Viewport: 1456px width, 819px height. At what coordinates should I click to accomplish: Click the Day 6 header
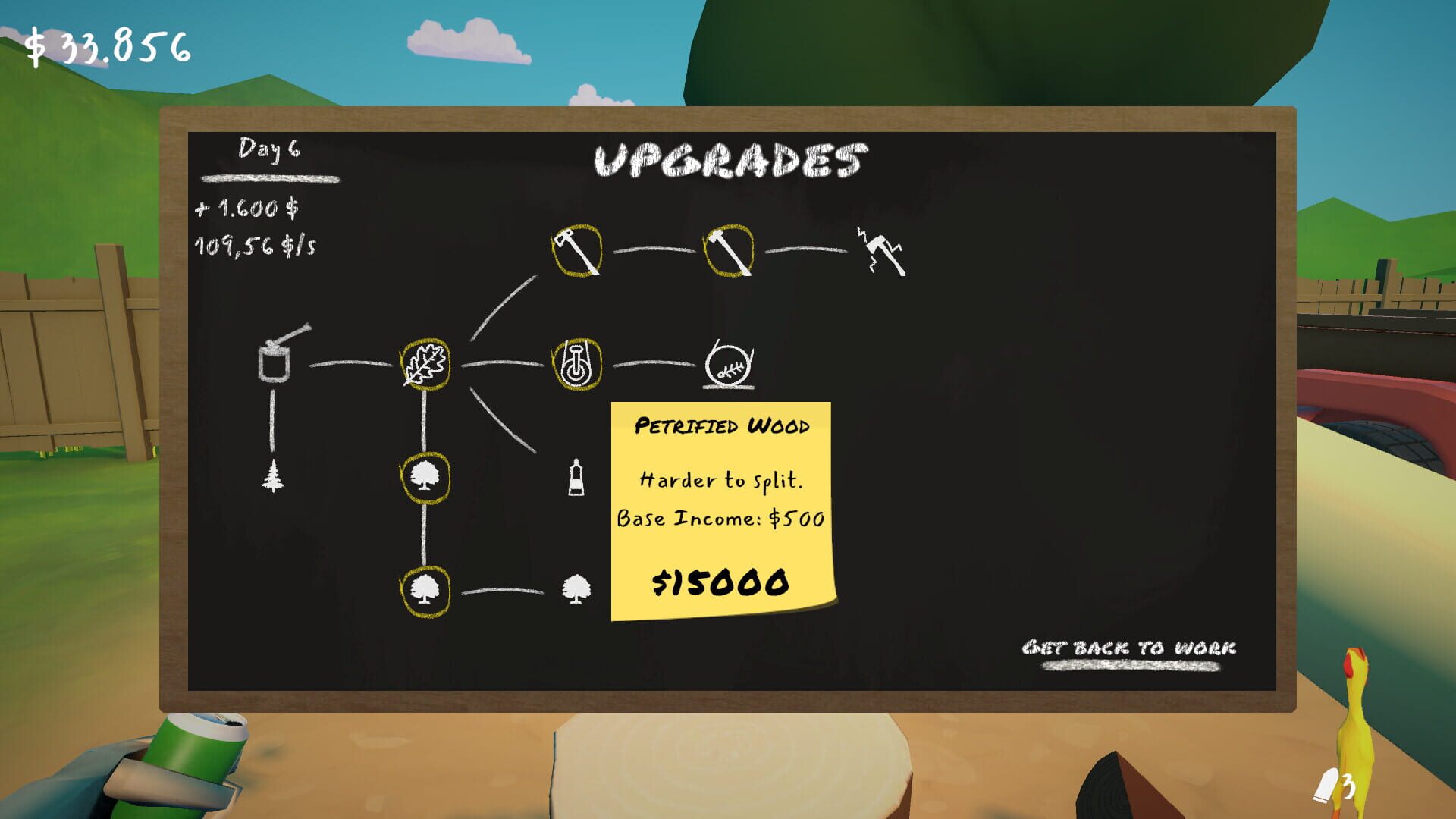[269, 149]
